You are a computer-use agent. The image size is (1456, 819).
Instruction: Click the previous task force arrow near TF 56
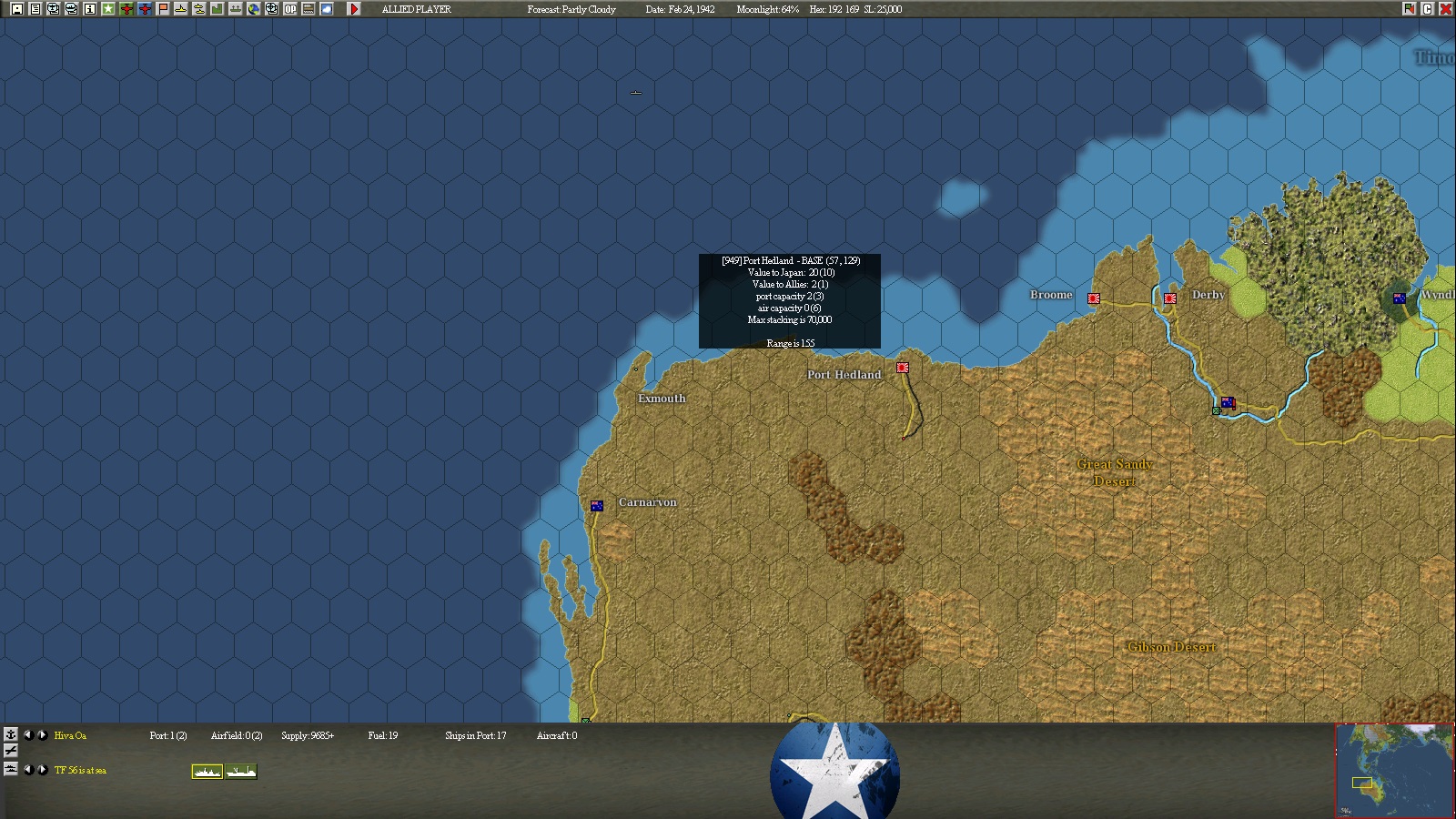[x=29, y=771]
